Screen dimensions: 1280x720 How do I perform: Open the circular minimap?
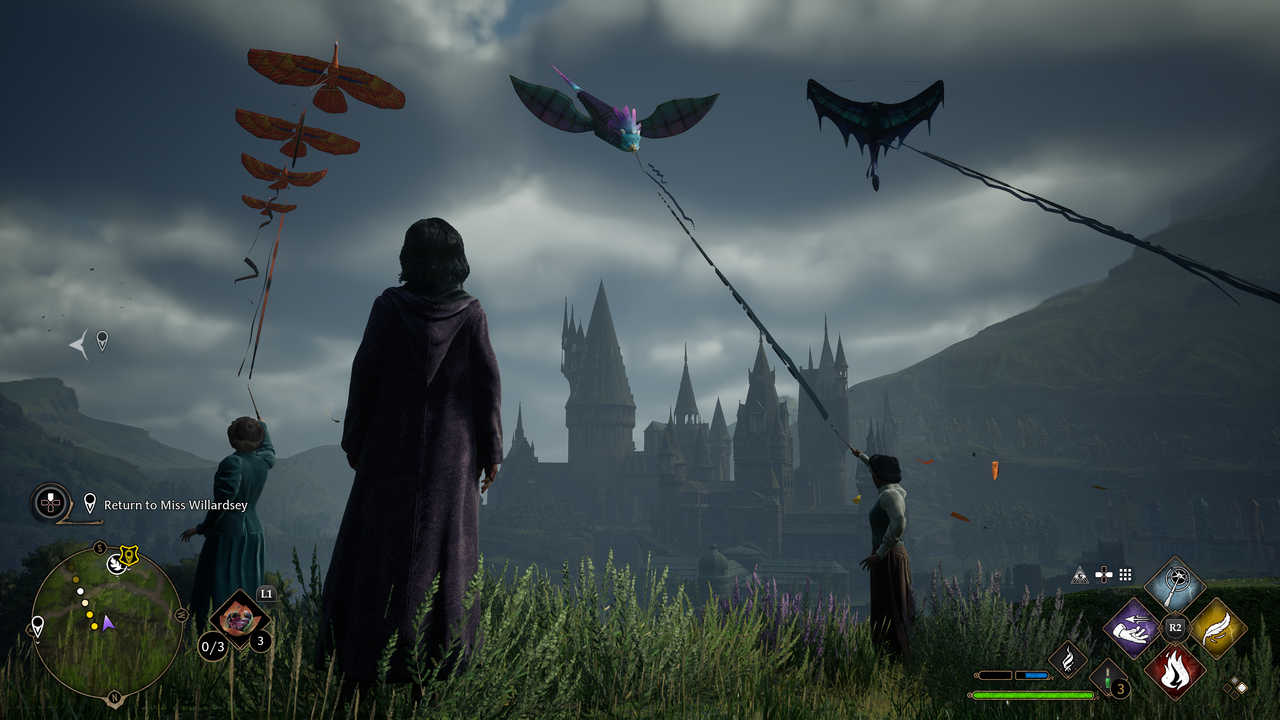click(106, 621)
